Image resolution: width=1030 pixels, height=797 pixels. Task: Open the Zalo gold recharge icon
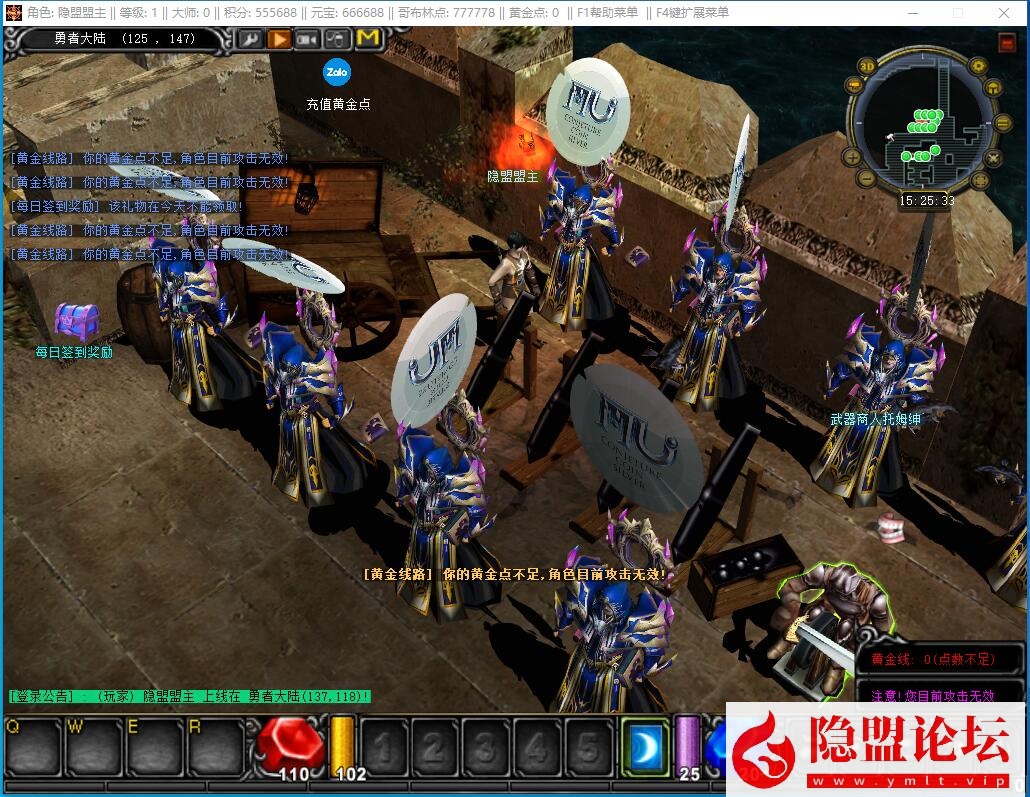click(x=337, y=72)
